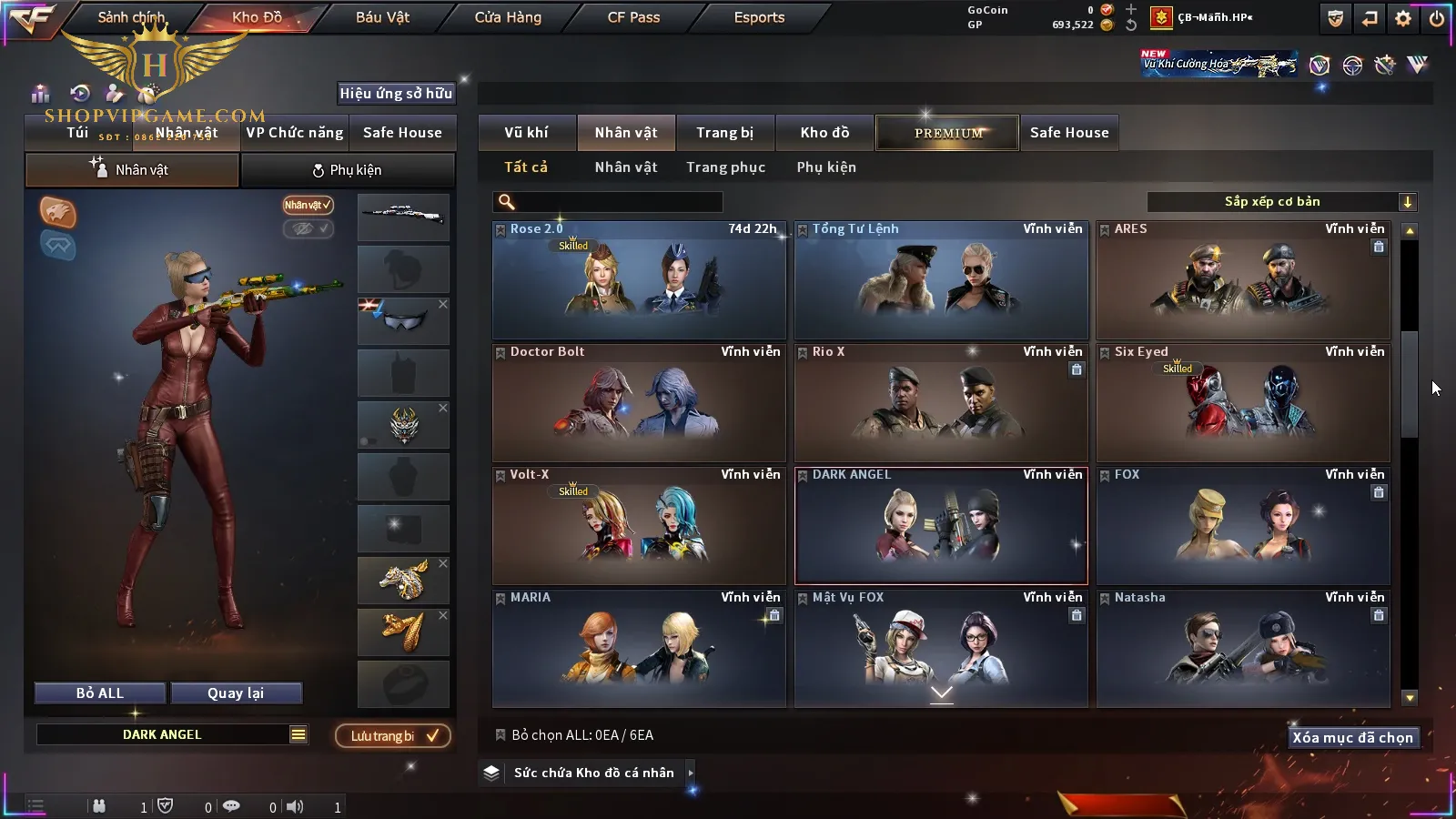
Task: Filter by Trang phục subcategory
Action: coord(725,167)
